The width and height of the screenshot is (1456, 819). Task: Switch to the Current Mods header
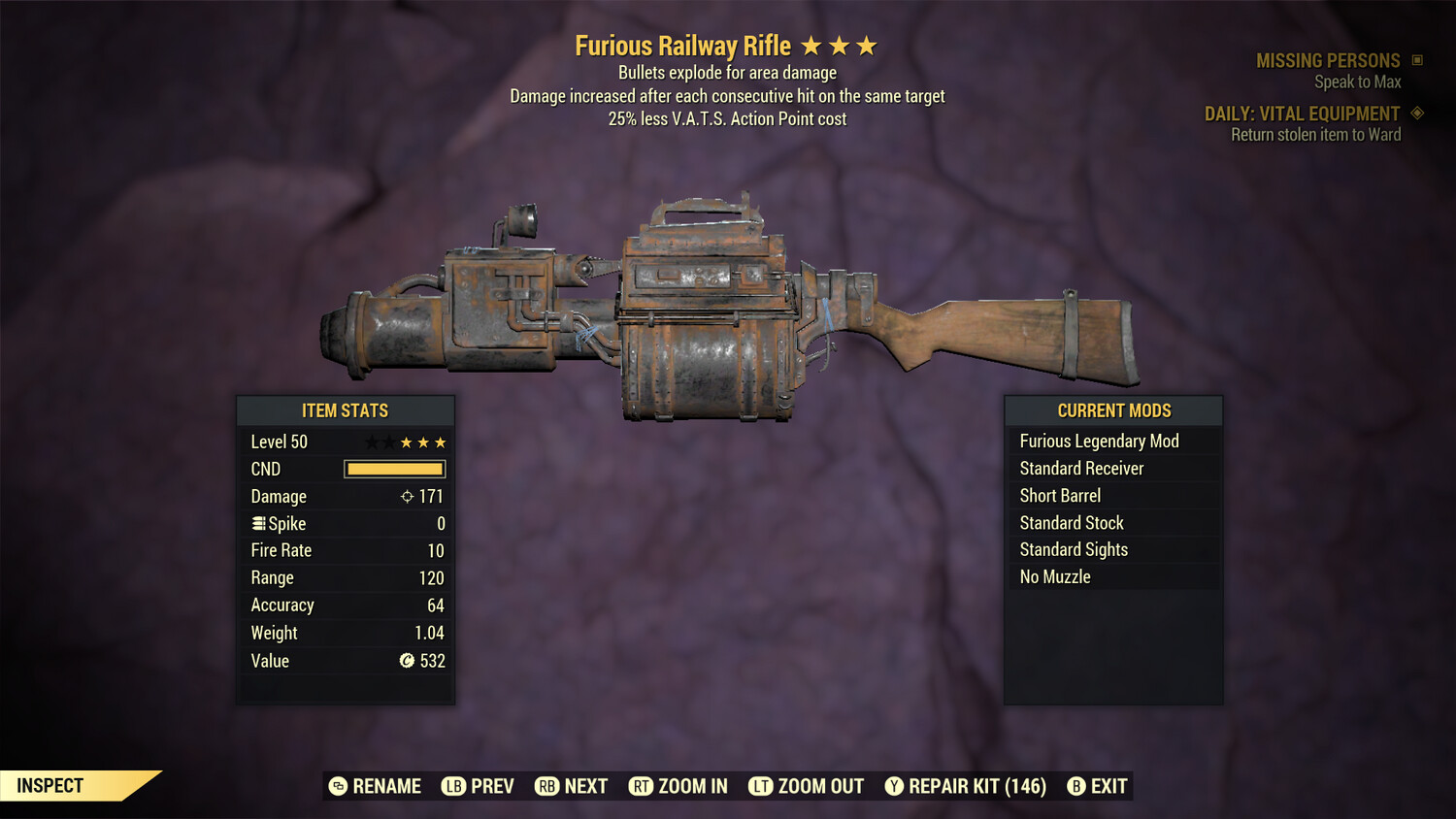(x=1113, y=410)
